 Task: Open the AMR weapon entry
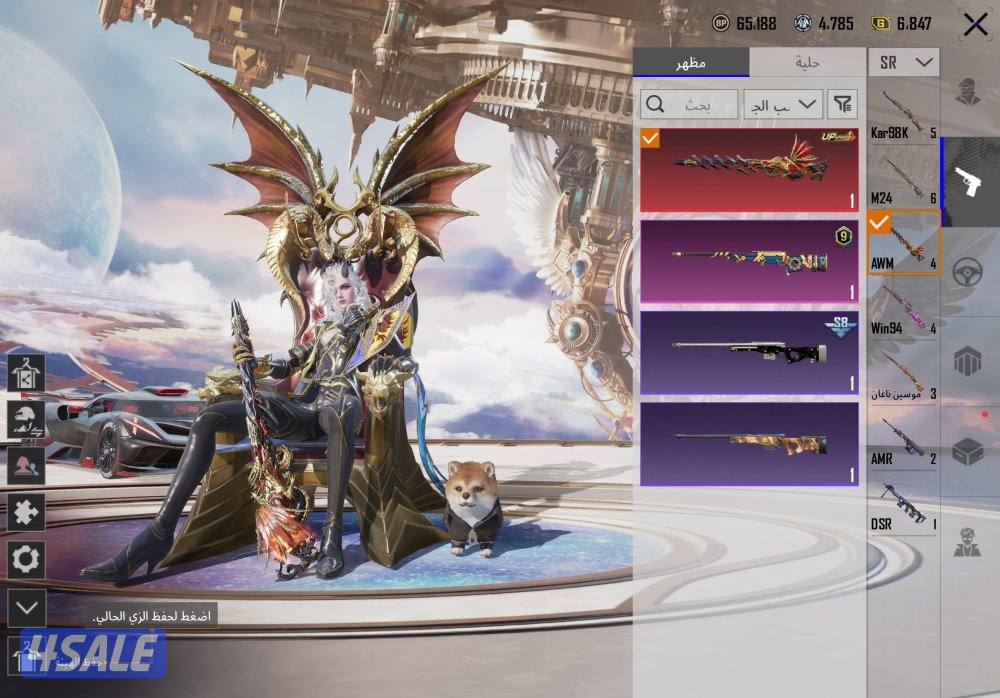pos(903,439)
